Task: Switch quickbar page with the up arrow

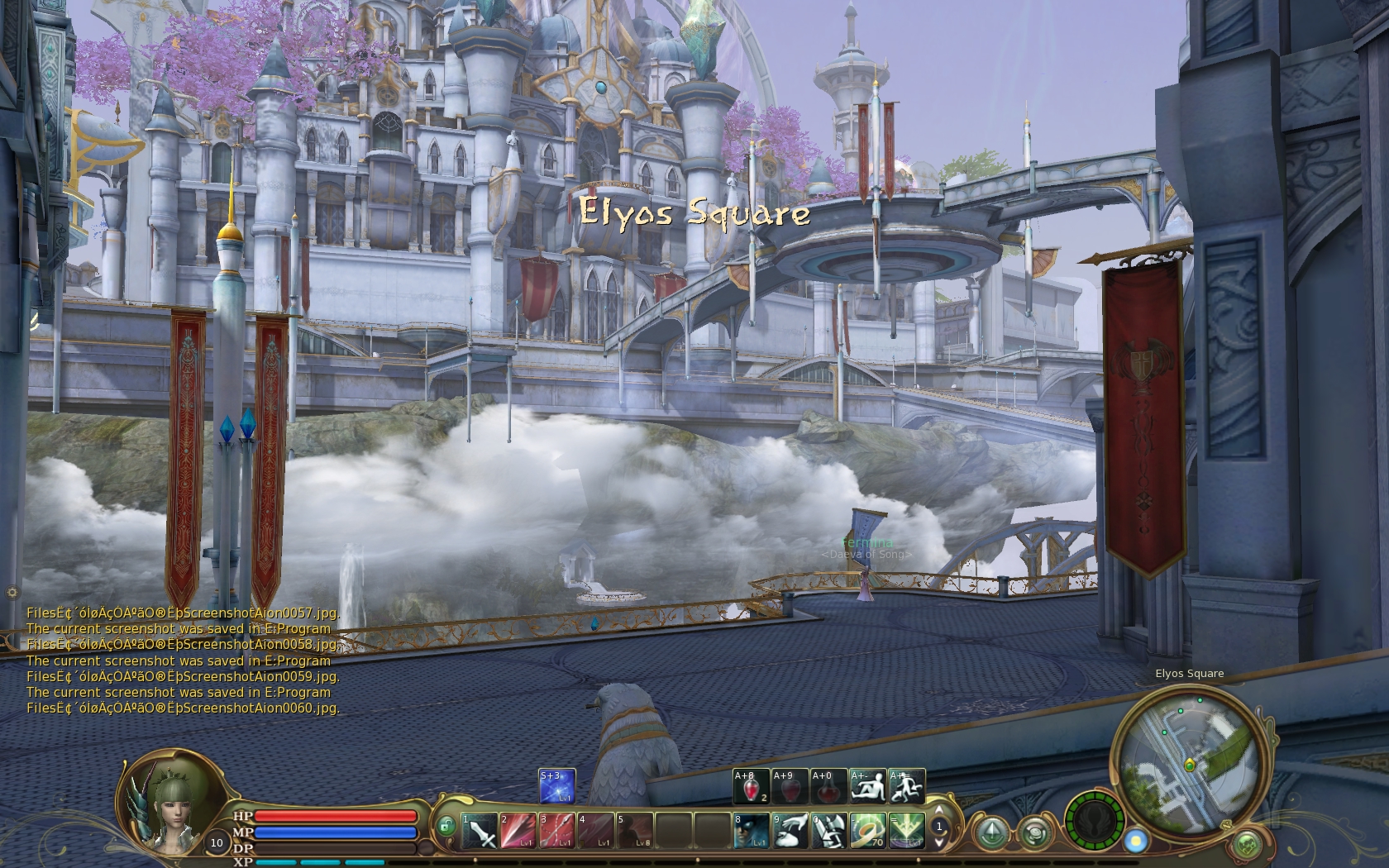Action: (x=939, y=810)
